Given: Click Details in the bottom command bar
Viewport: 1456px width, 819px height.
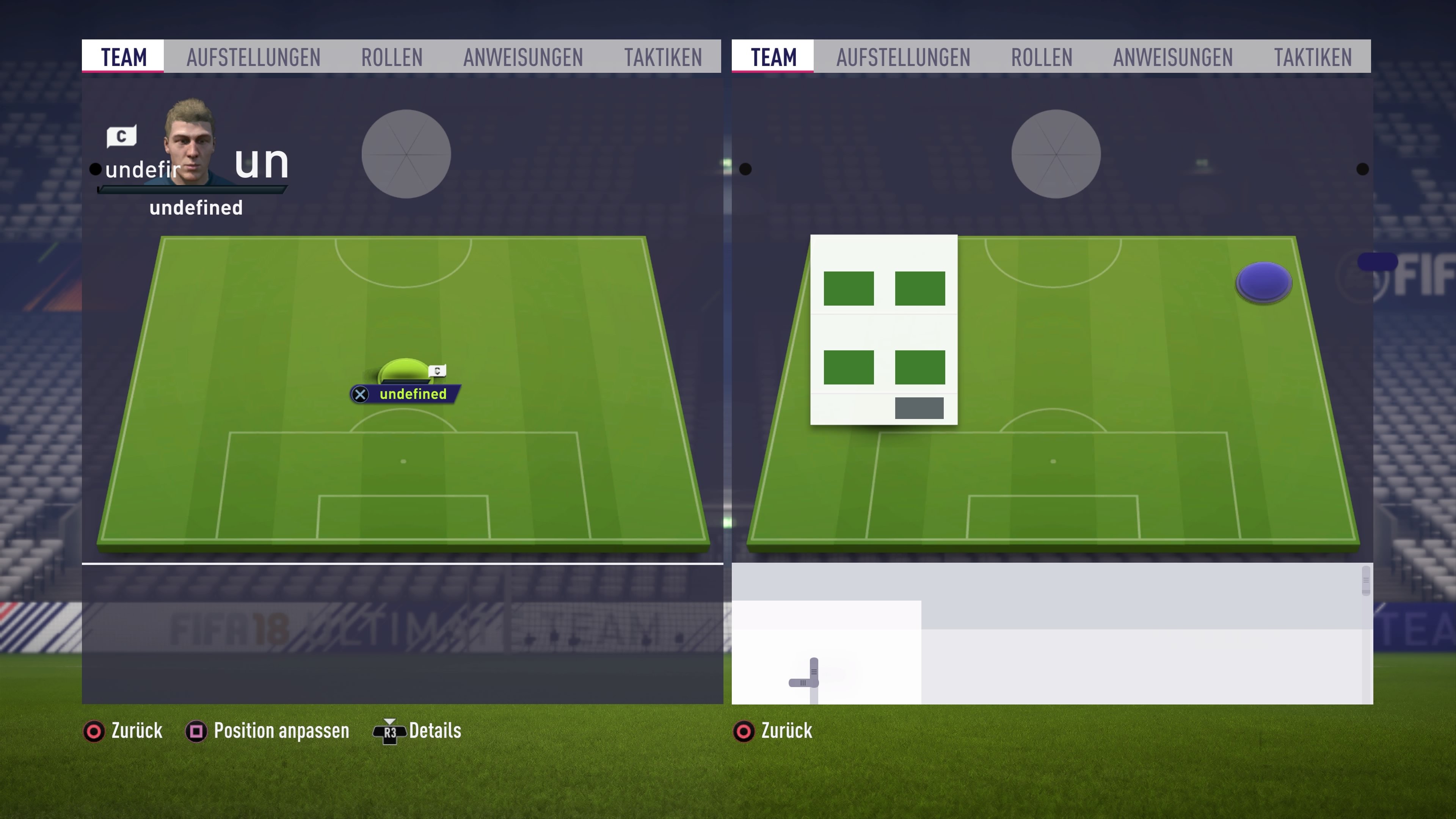Looking at the screenshot, I should [435, 731].
